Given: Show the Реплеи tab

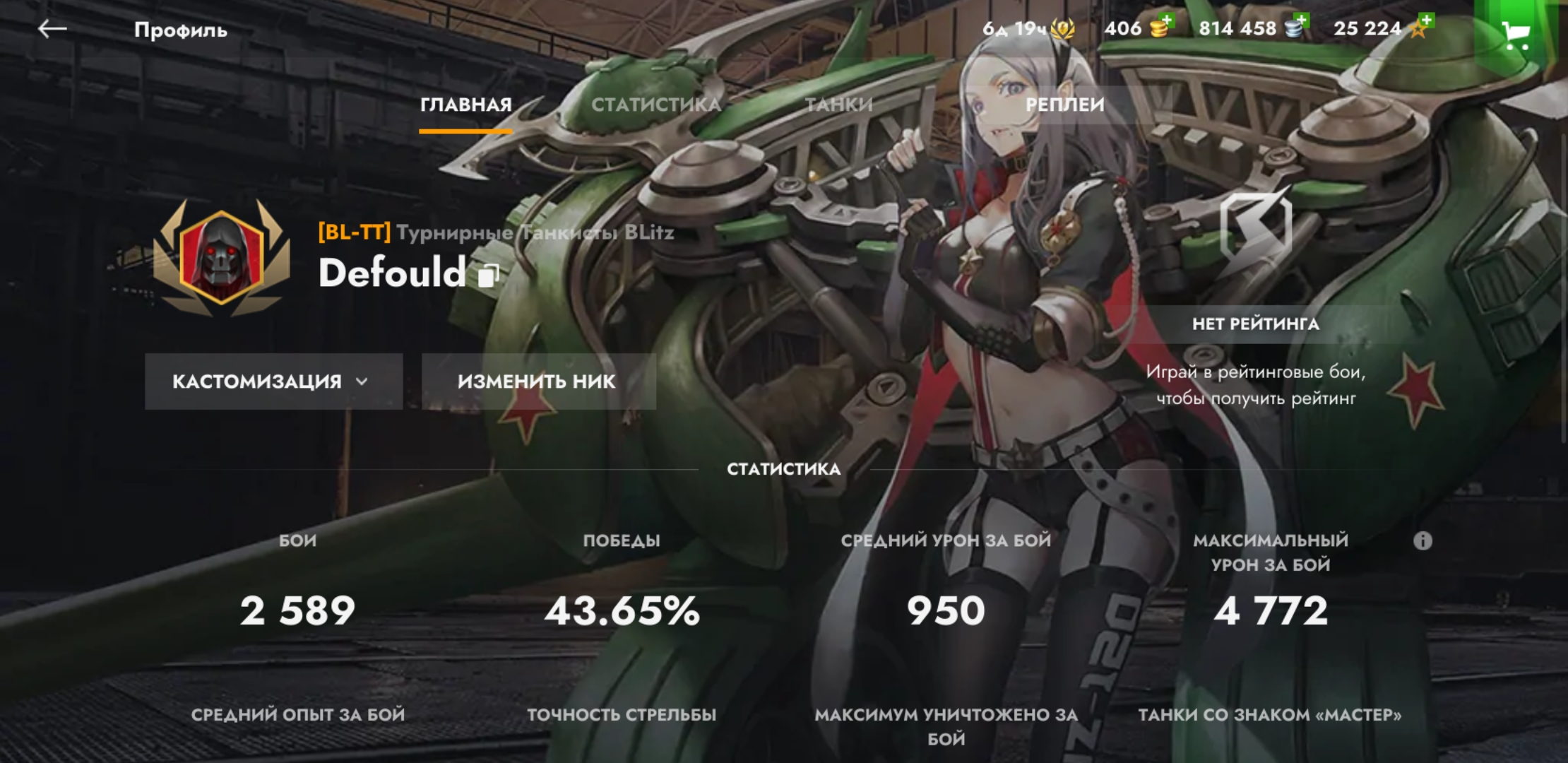Looking at the screenshot, I should click(1064, 105).
